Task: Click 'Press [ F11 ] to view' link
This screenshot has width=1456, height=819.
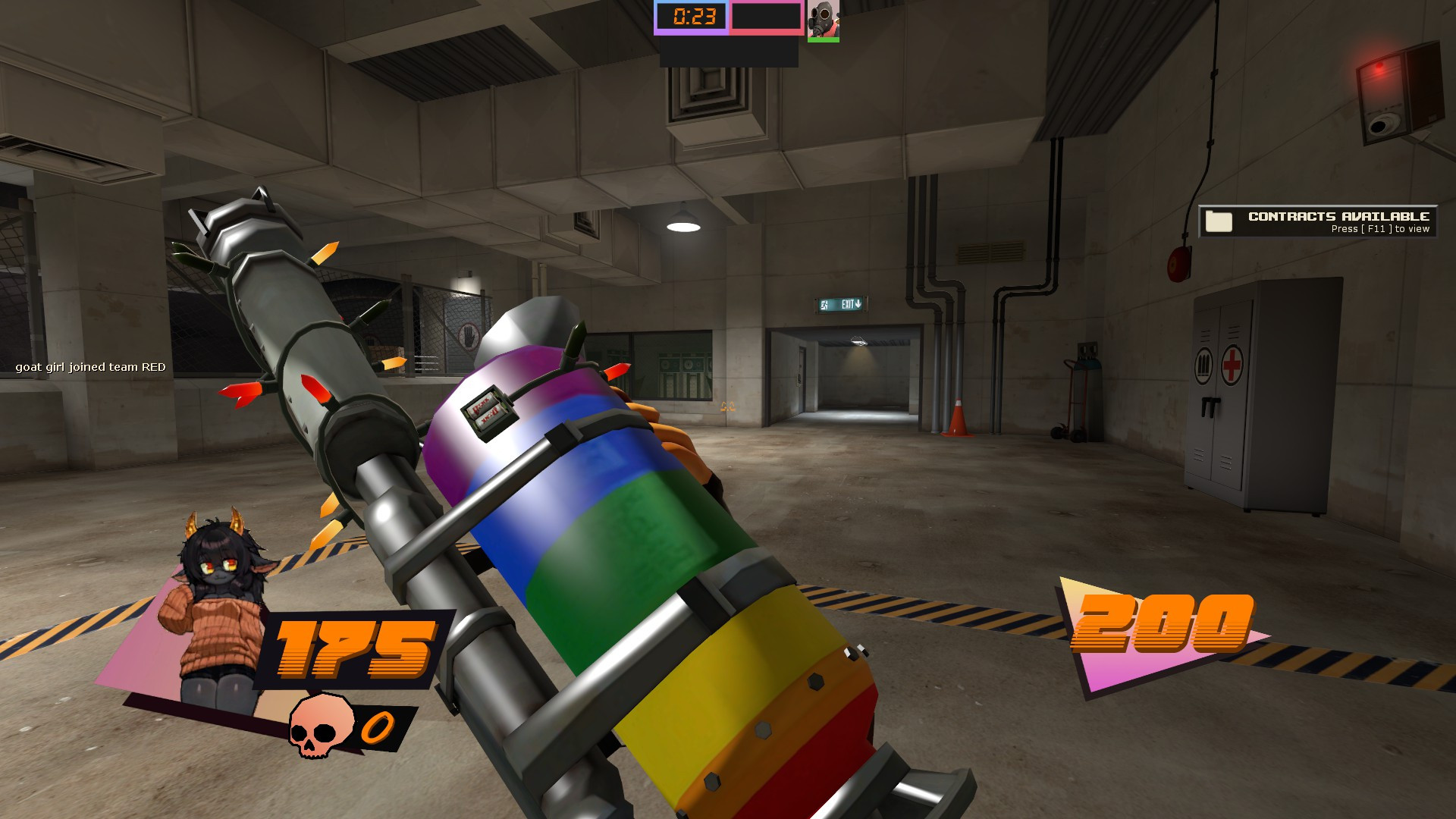Action: click(1380, 230)
